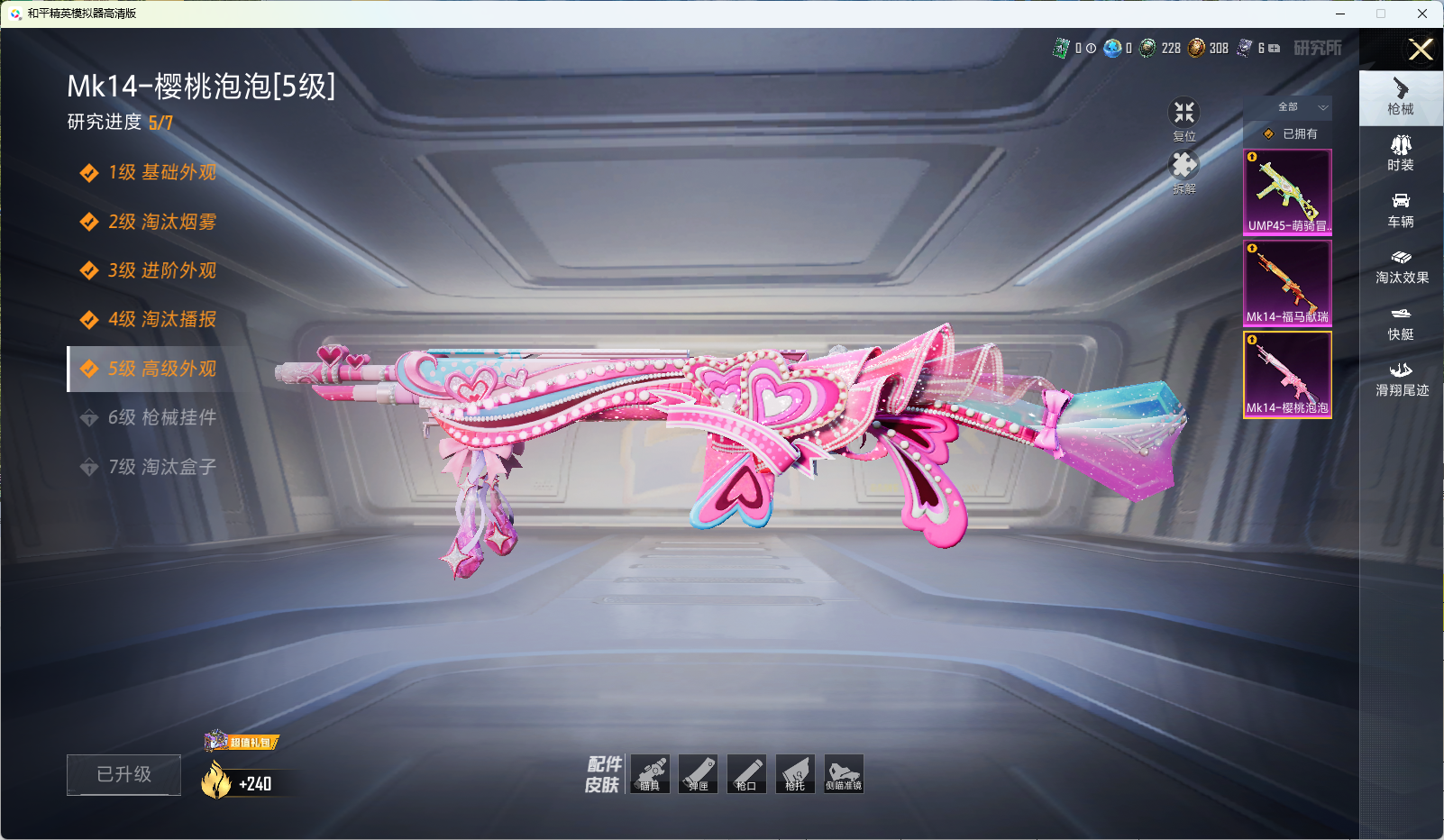Select the Mk14-福马献瑞 skin thumbnail
This screenshot has width=1444, height=840.
click(x=1287, y=282)
